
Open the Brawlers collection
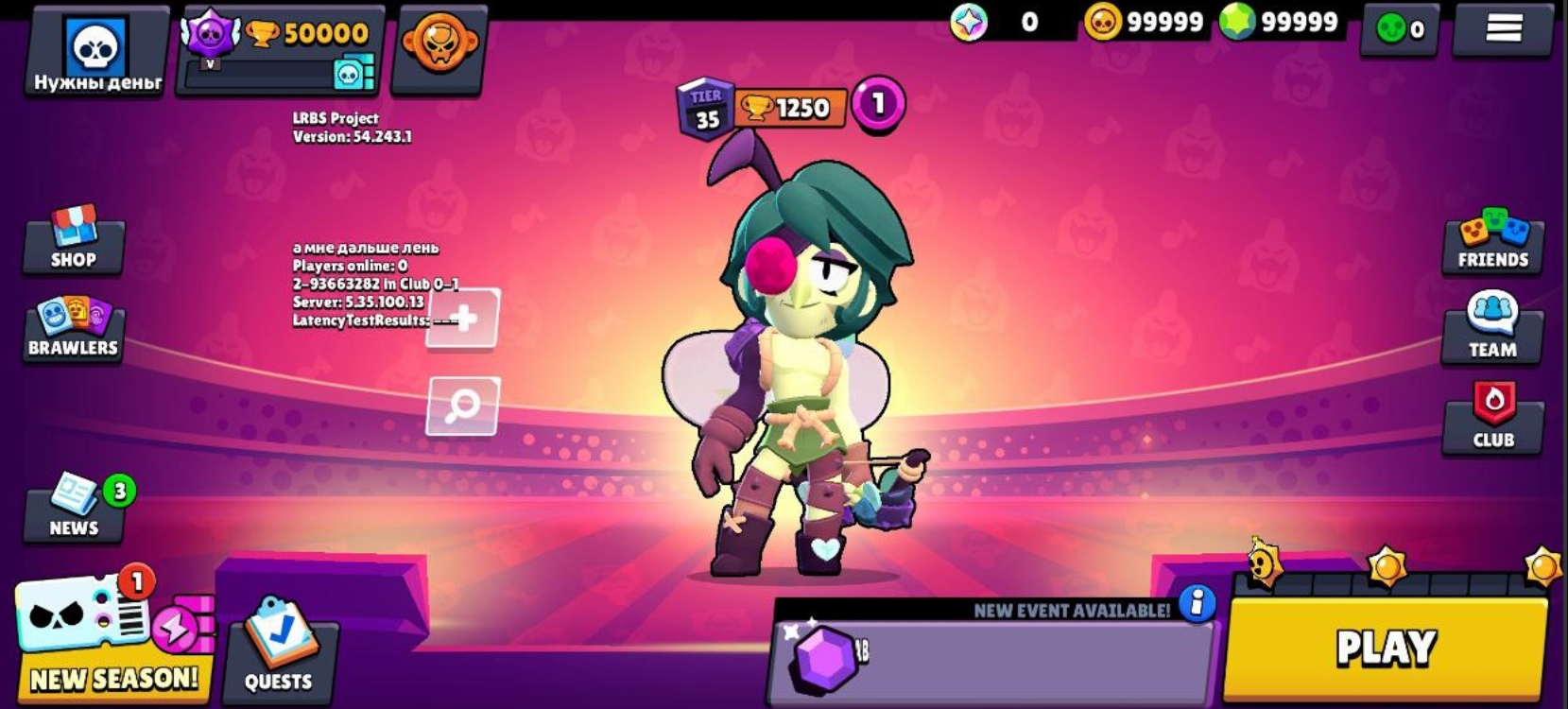[73, 329]
